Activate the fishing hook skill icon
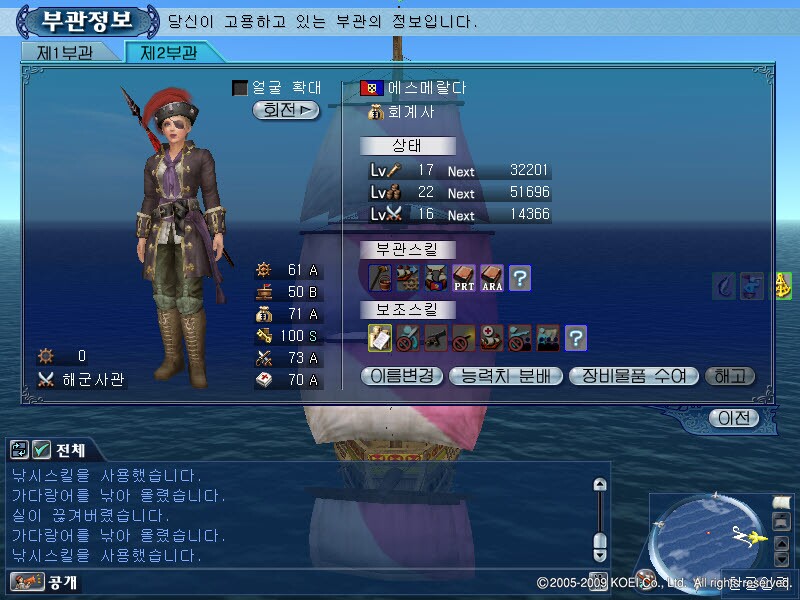The image size is (800, 600). coord(724,286)
